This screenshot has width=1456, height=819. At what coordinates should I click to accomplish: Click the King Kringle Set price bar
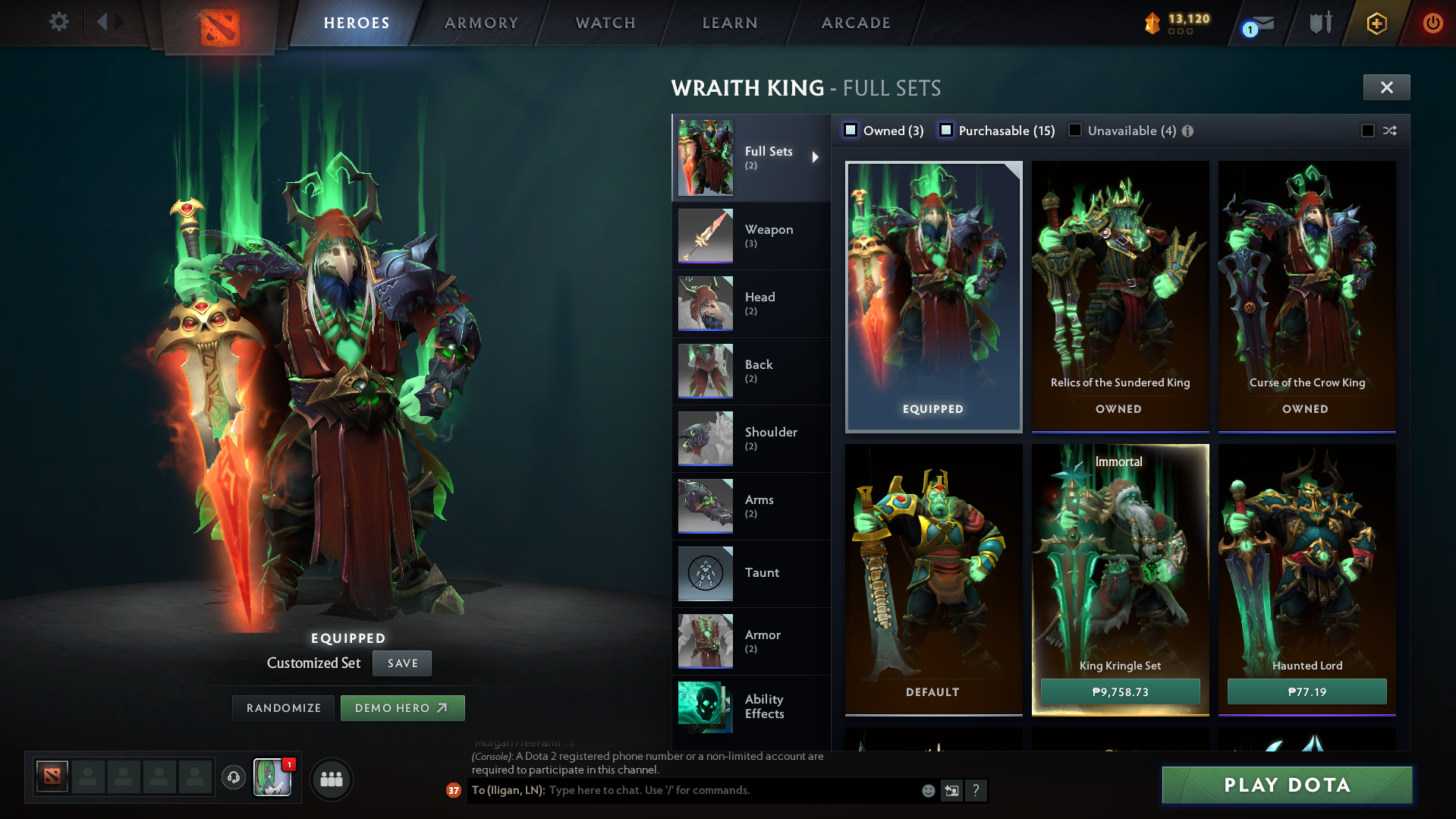tap(1120, 691)
